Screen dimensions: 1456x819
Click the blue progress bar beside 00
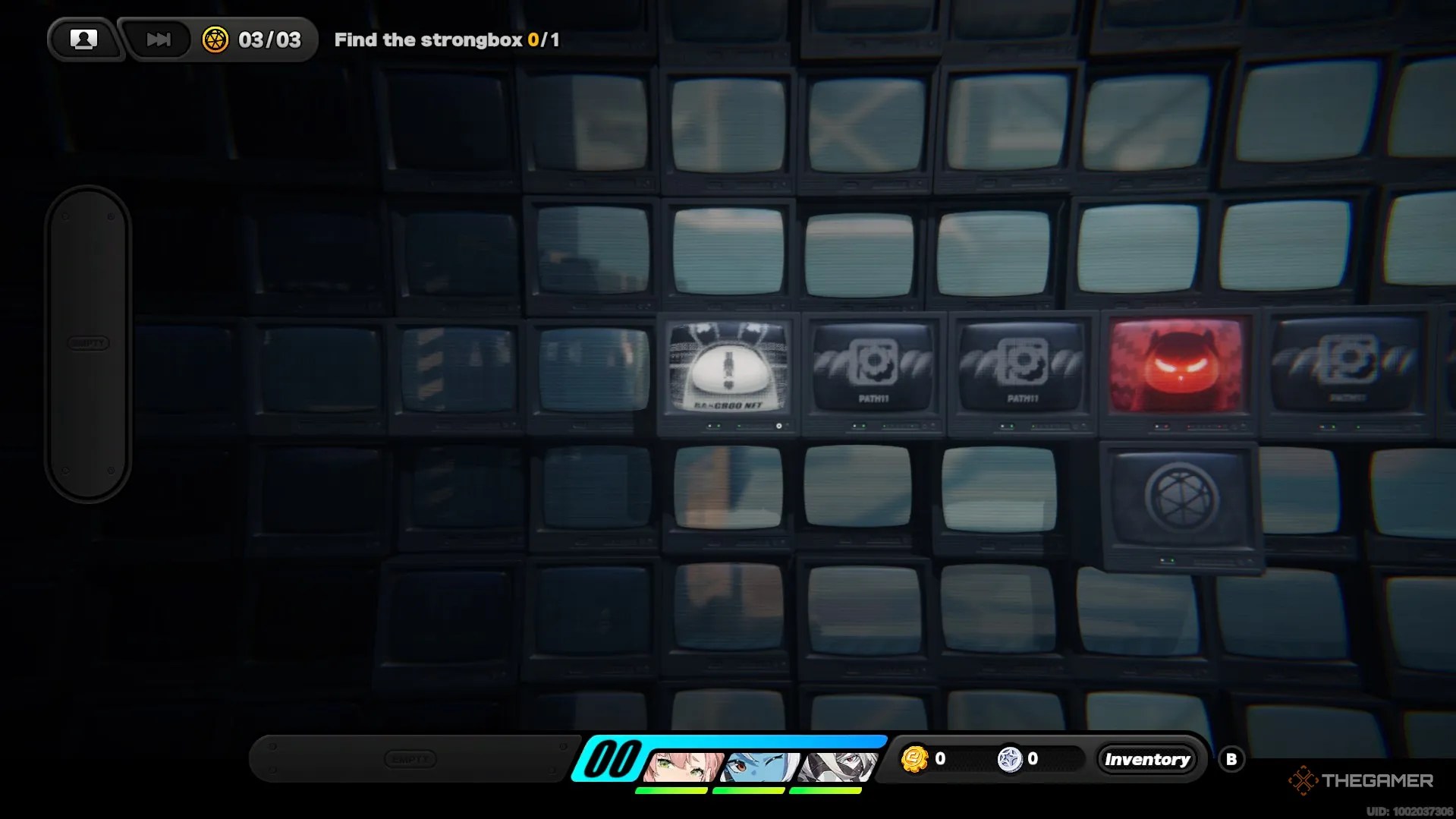[x=759, y=742]
